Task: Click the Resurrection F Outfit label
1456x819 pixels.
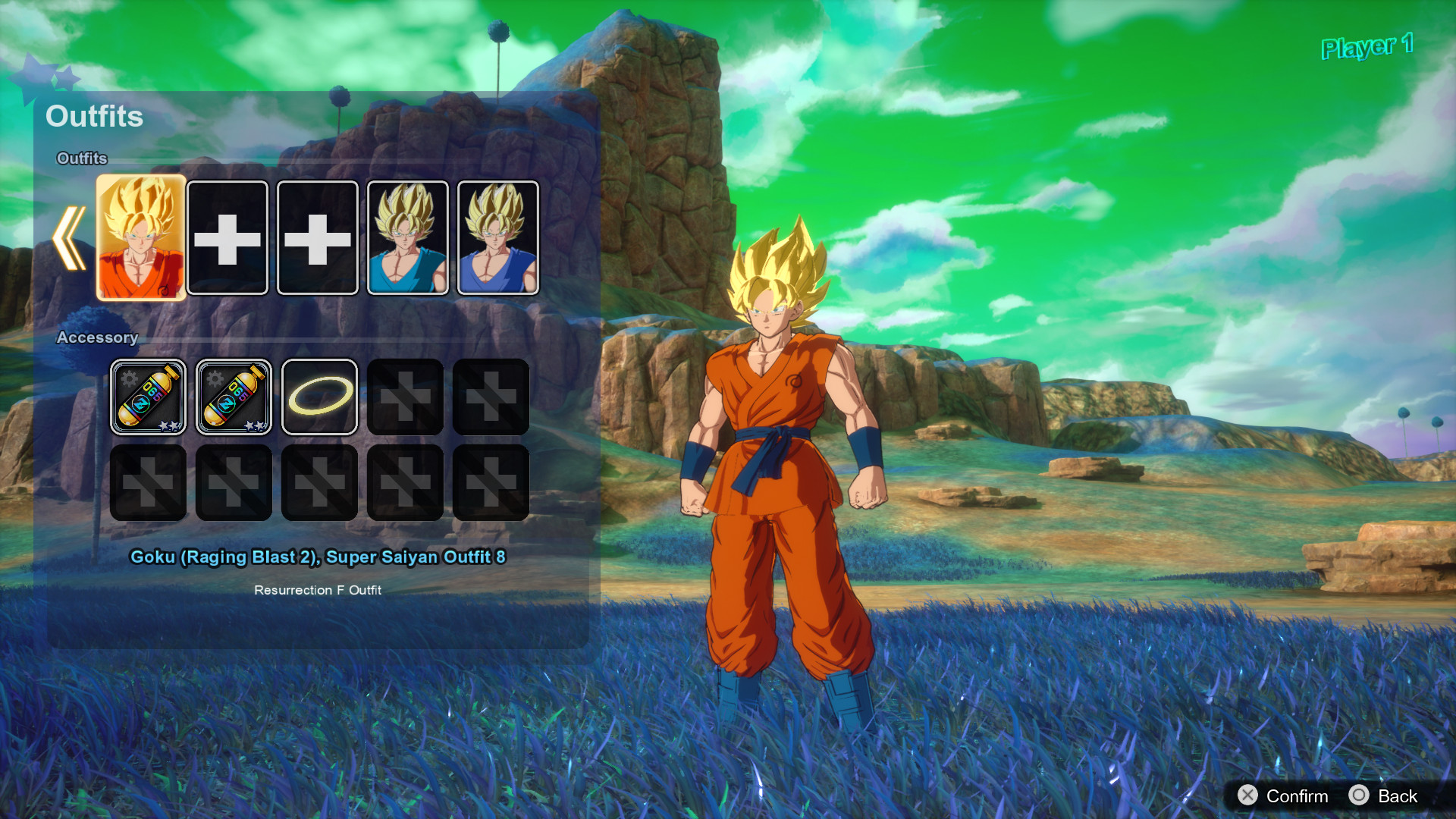Action: (x=318, y=589)
